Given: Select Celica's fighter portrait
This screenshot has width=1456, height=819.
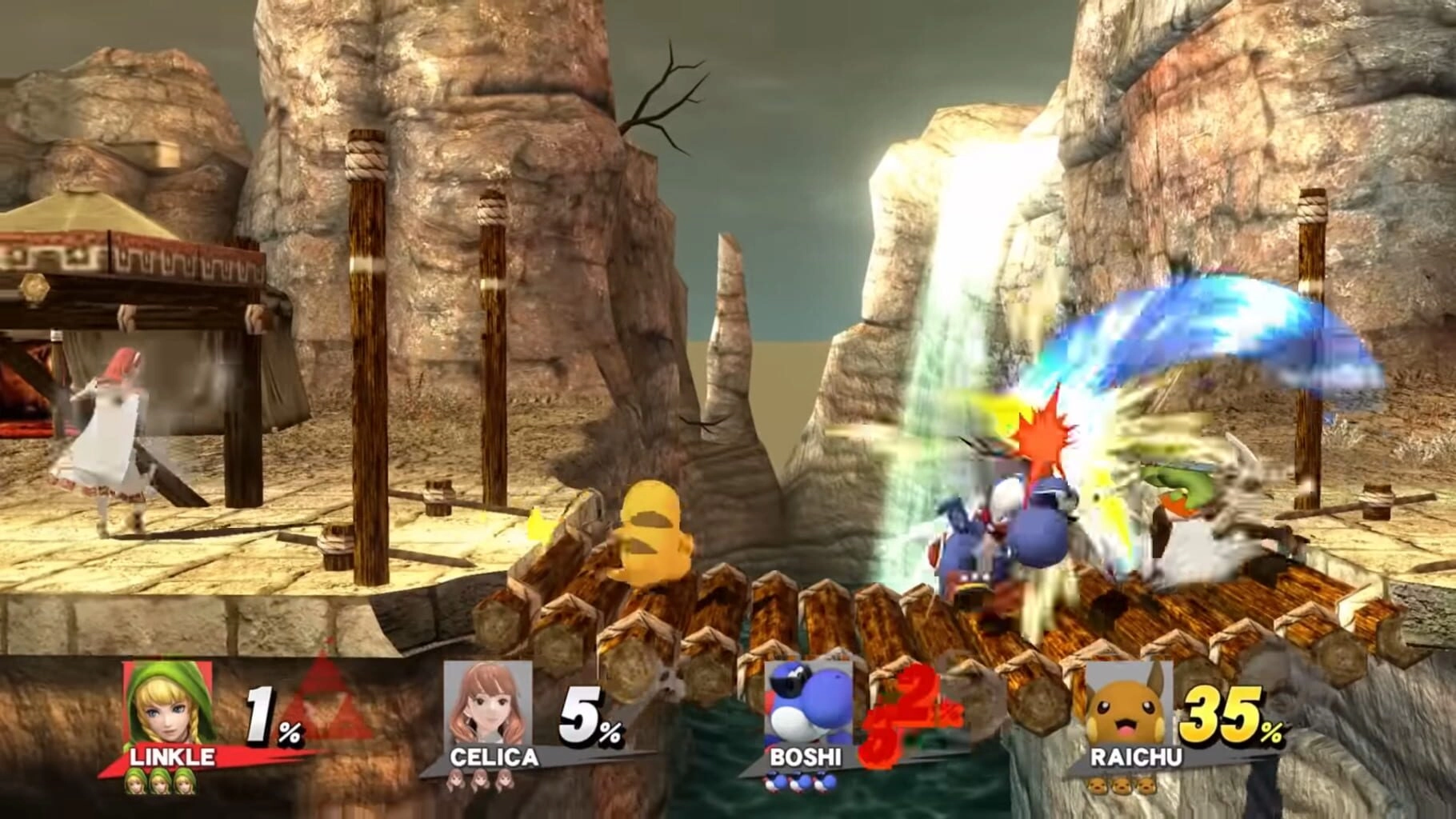Looking at the screenshot, I should click(487, 704).
